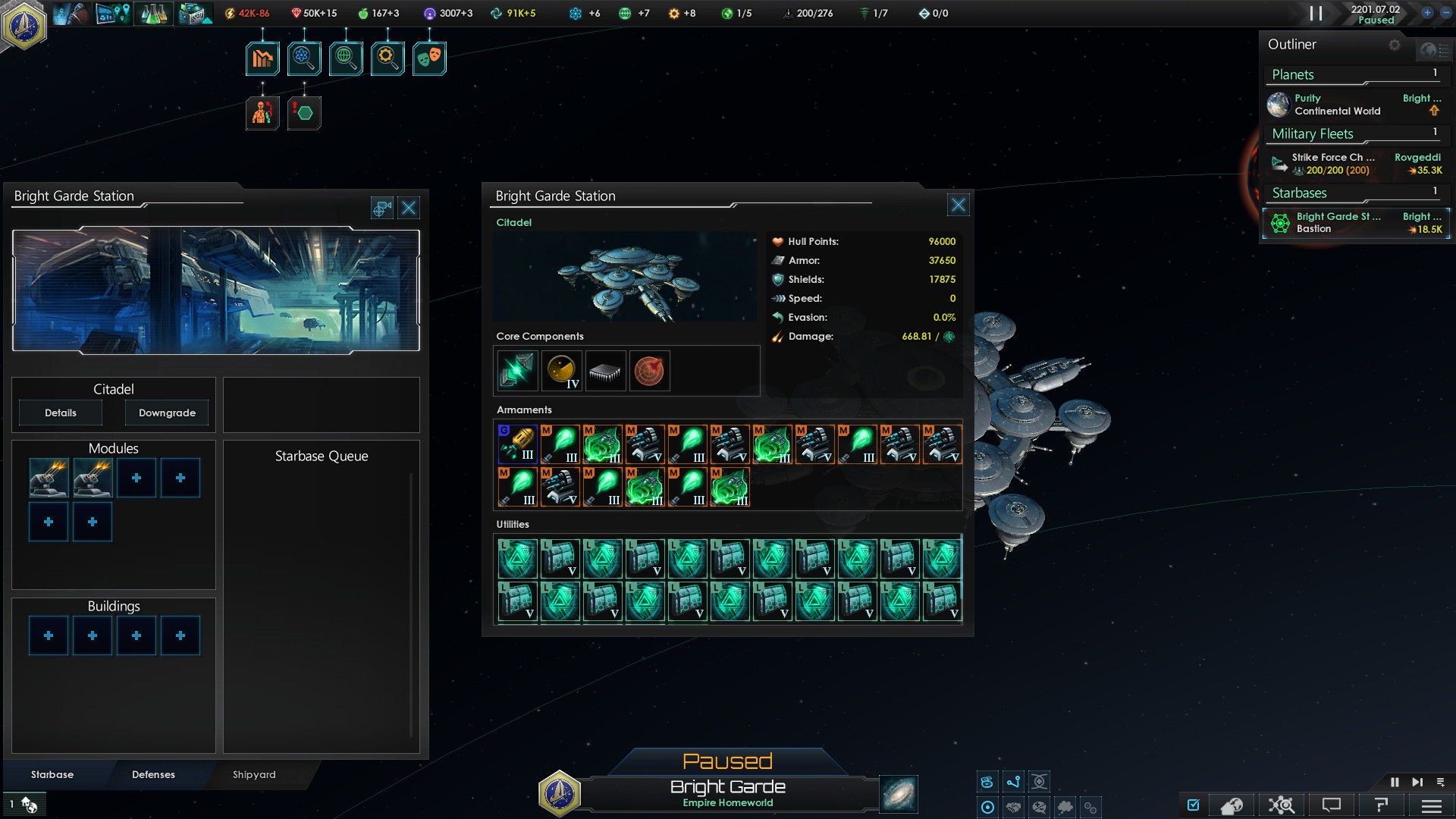Click the declining economy alert icon
This screenshot has width=1456, height=819.
(262, 58)
